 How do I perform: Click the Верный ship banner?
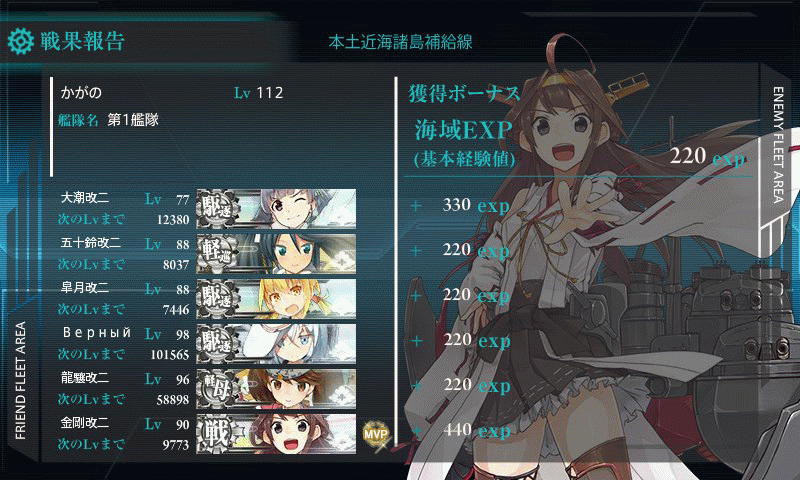pos(276,340)
